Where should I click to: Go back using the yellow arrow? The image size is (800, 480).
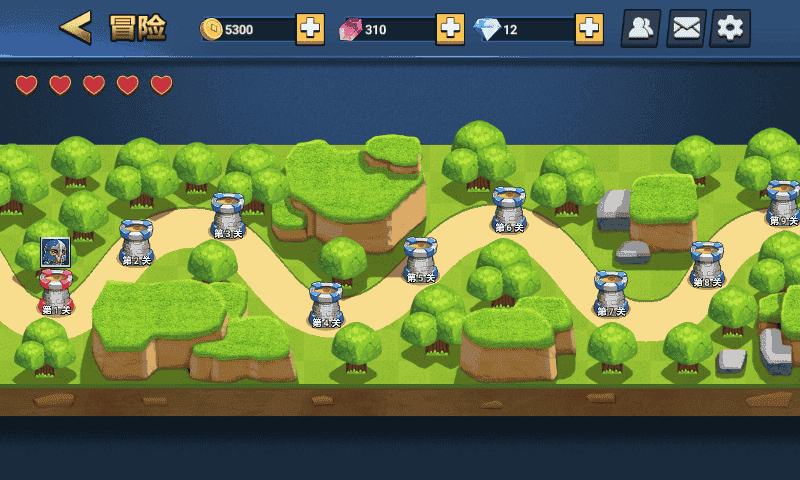(76, 28)
